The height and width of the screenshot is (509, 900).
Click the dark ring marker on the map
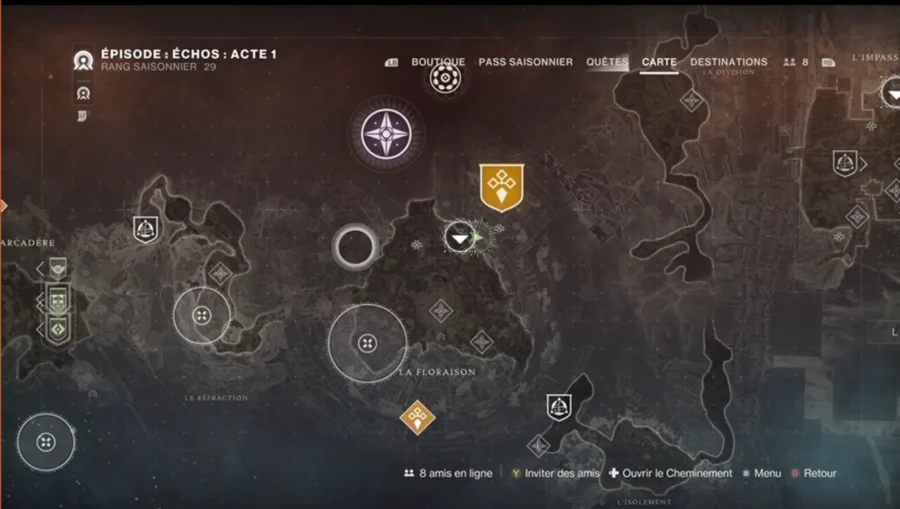(355, 245)
